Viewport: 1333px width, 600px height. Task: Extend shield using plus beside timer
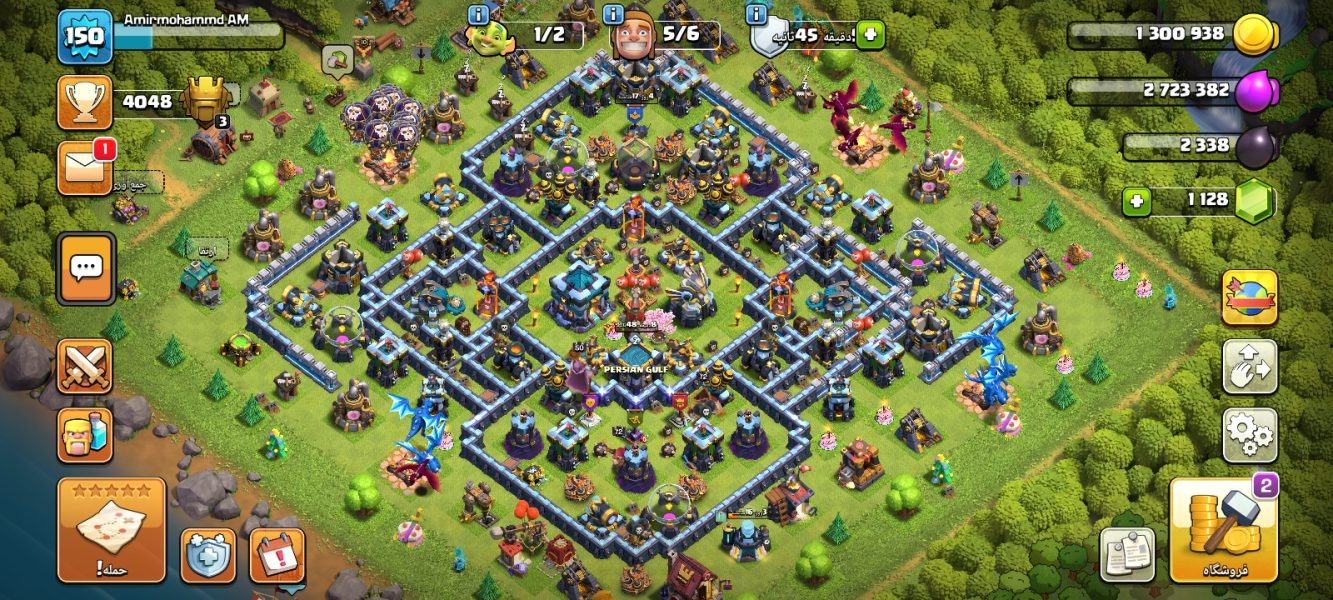click(x=869, y=35)
